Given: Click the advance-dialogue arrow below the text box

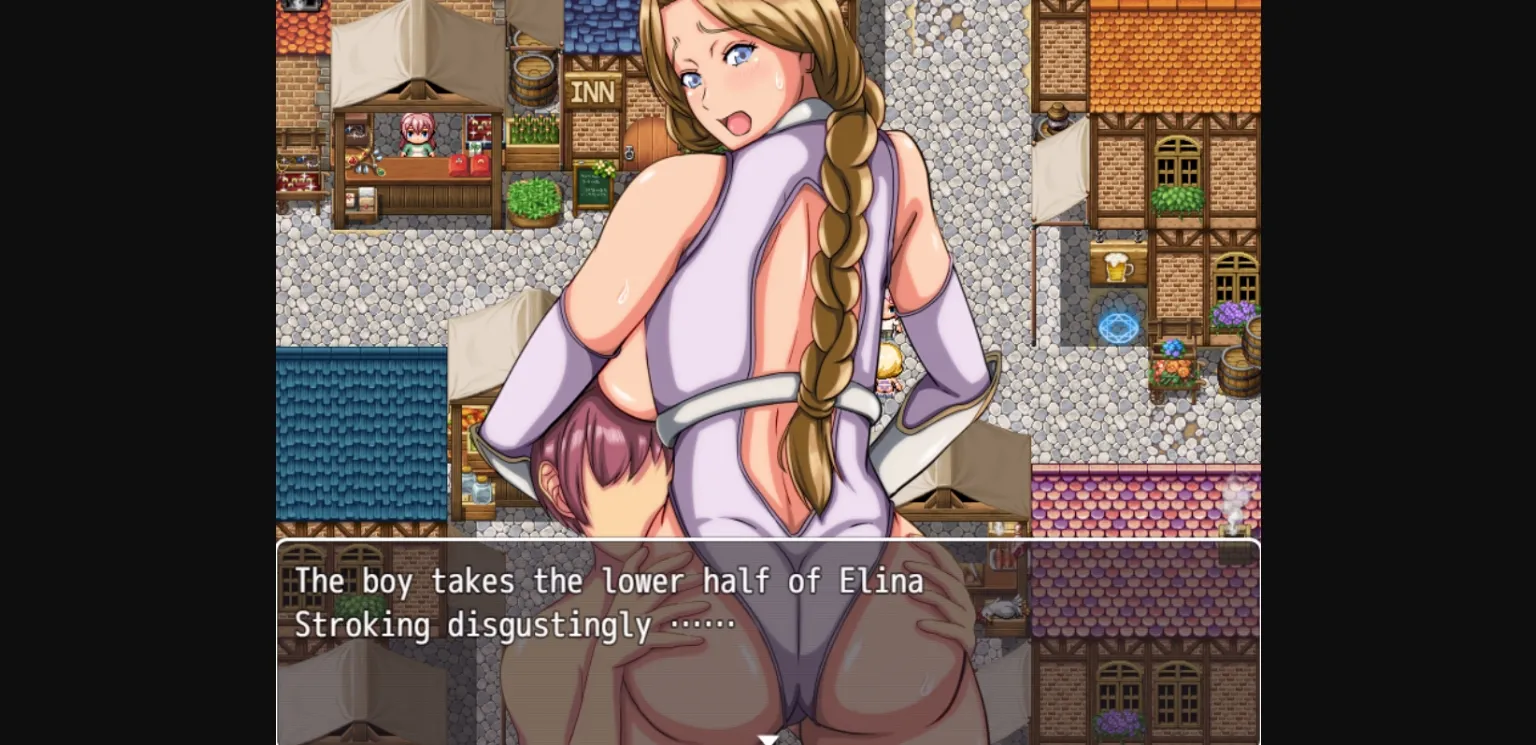Looking at the screenshot, I should (768, 738).
